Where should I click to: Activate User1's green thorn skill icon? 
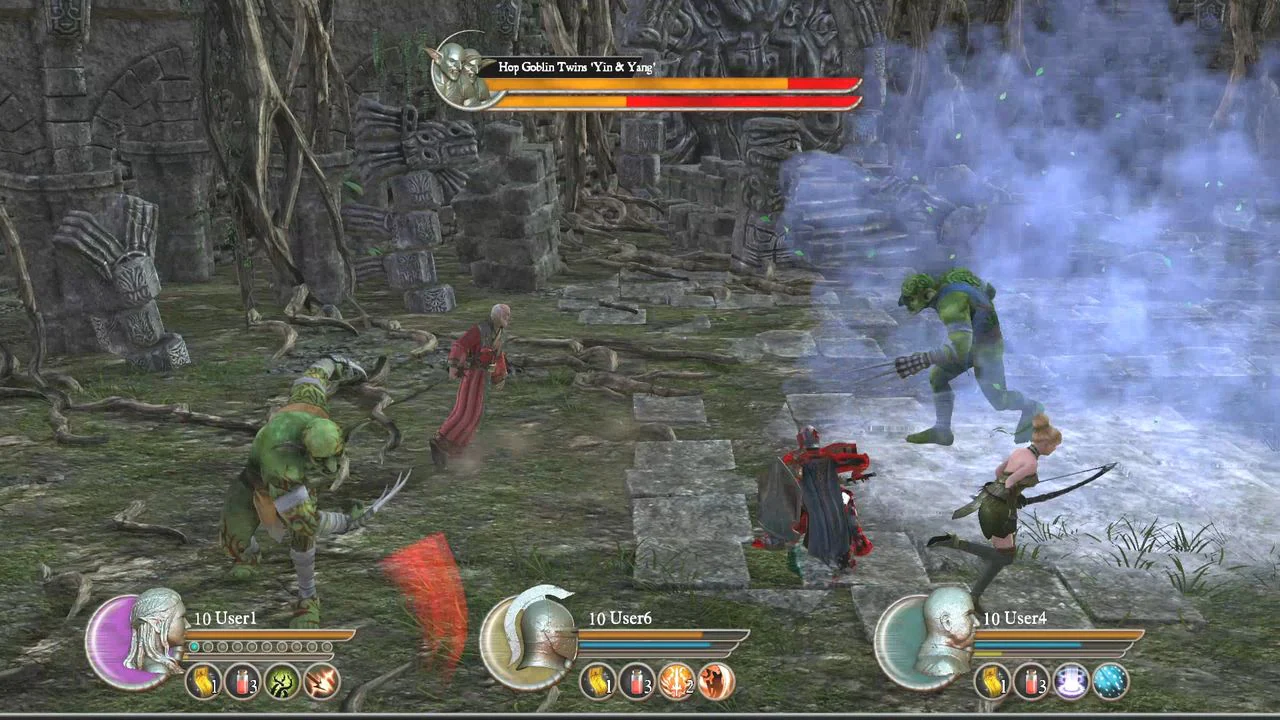(283, 683)
